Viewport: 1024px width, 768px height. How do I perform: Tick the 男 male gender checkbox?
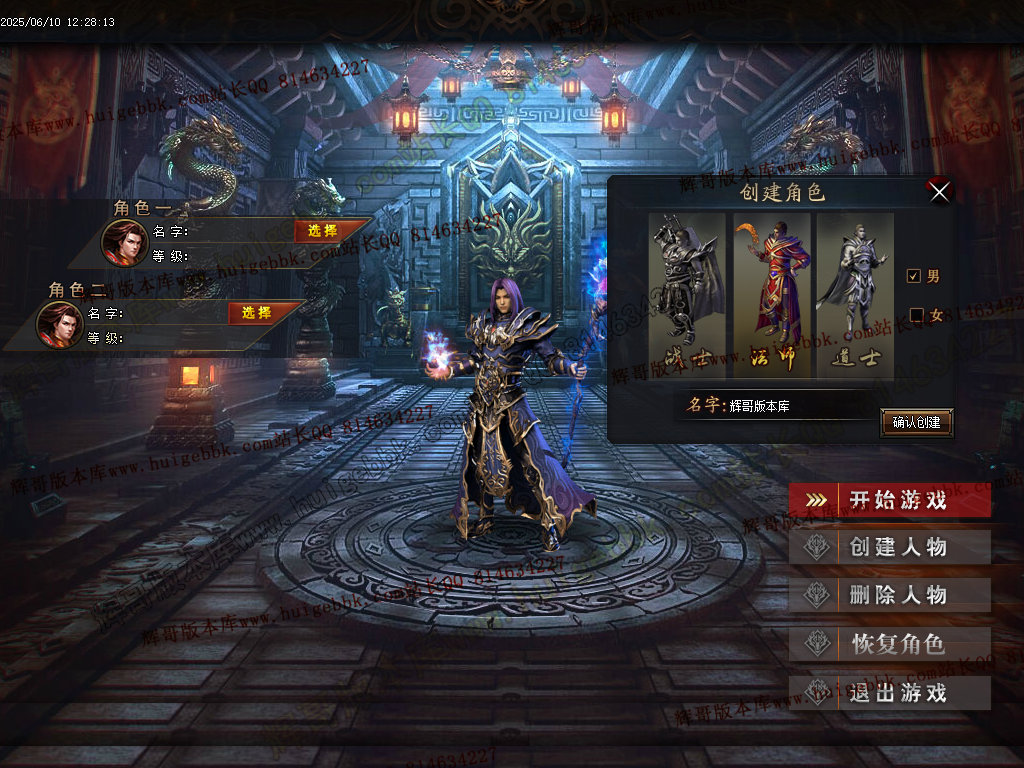click(913, 276)
